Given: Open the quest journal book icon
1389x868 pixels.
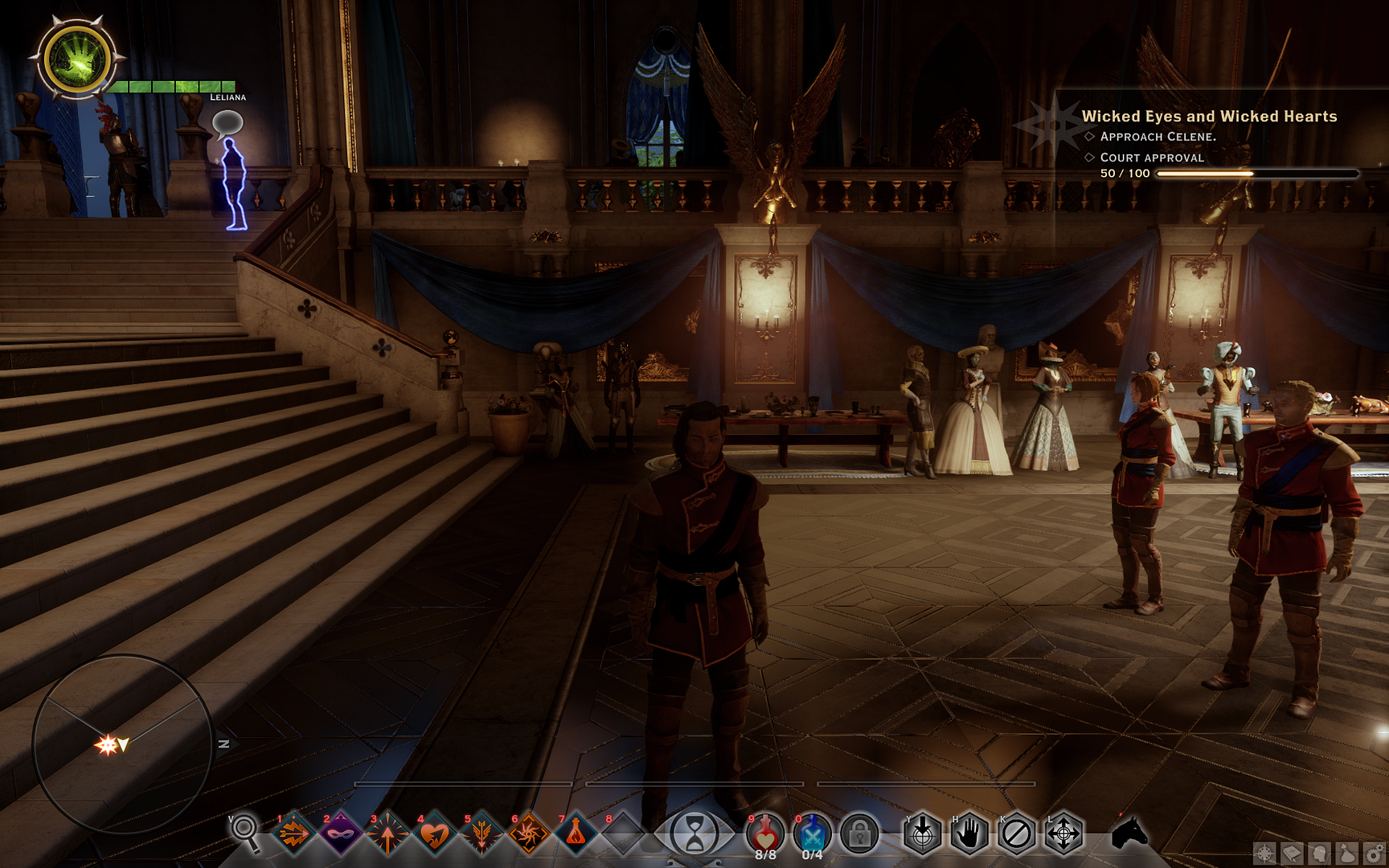Looking at the screenshot, I should tap(1292, 854).
